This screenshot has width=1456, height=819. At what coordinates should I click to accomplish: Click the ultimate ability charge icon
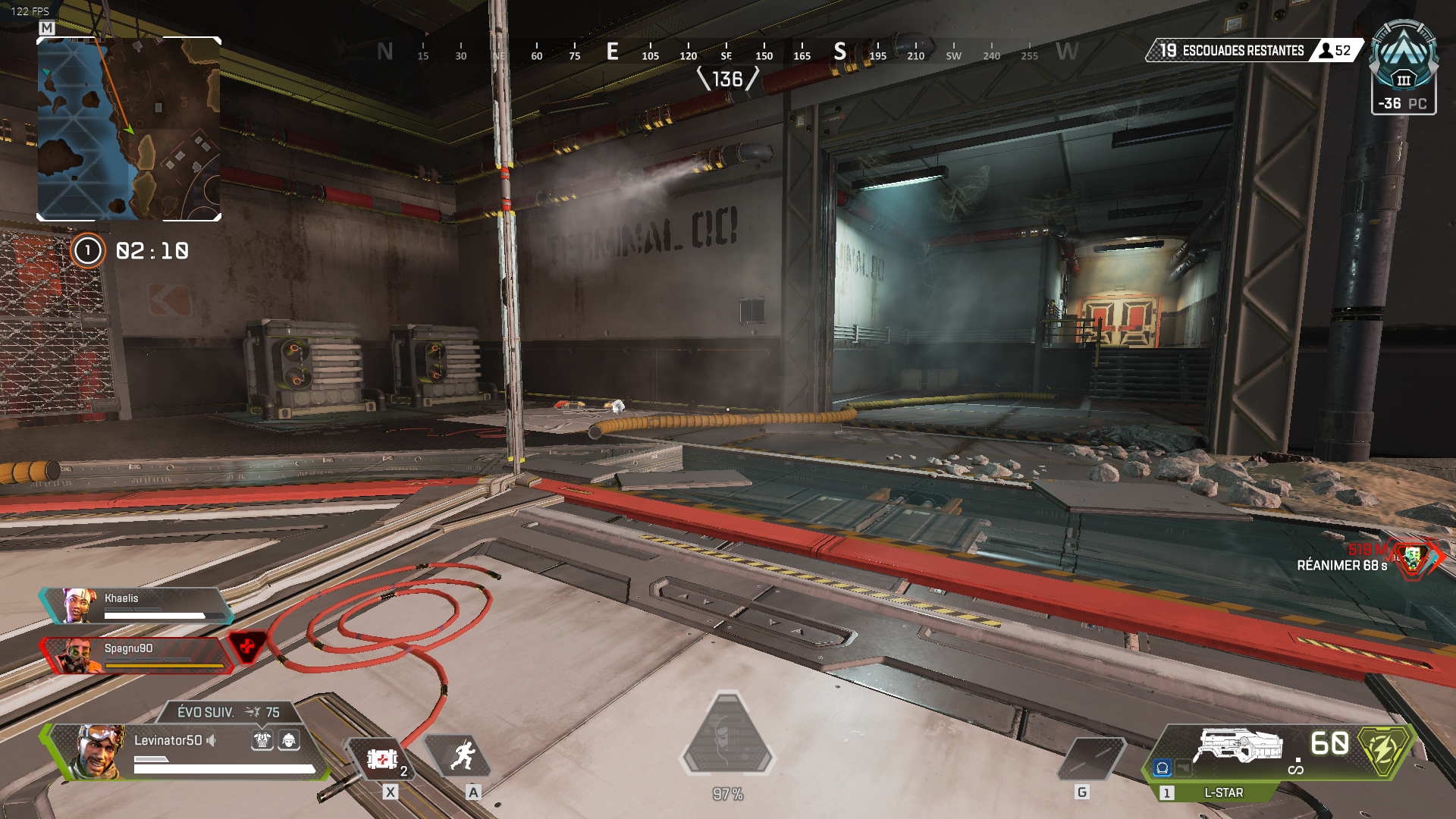click(727, 734)
